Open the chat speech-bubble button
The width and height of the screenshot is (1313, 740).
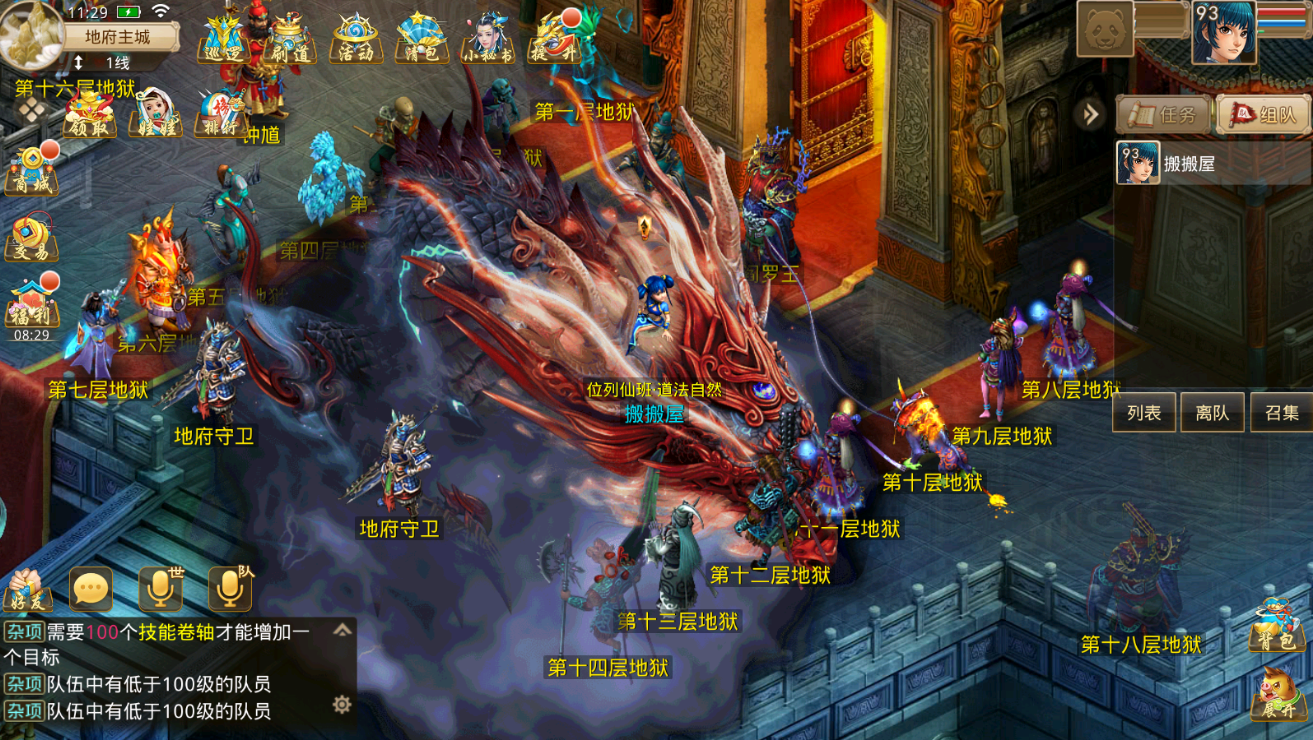click(x=91, y=590)
